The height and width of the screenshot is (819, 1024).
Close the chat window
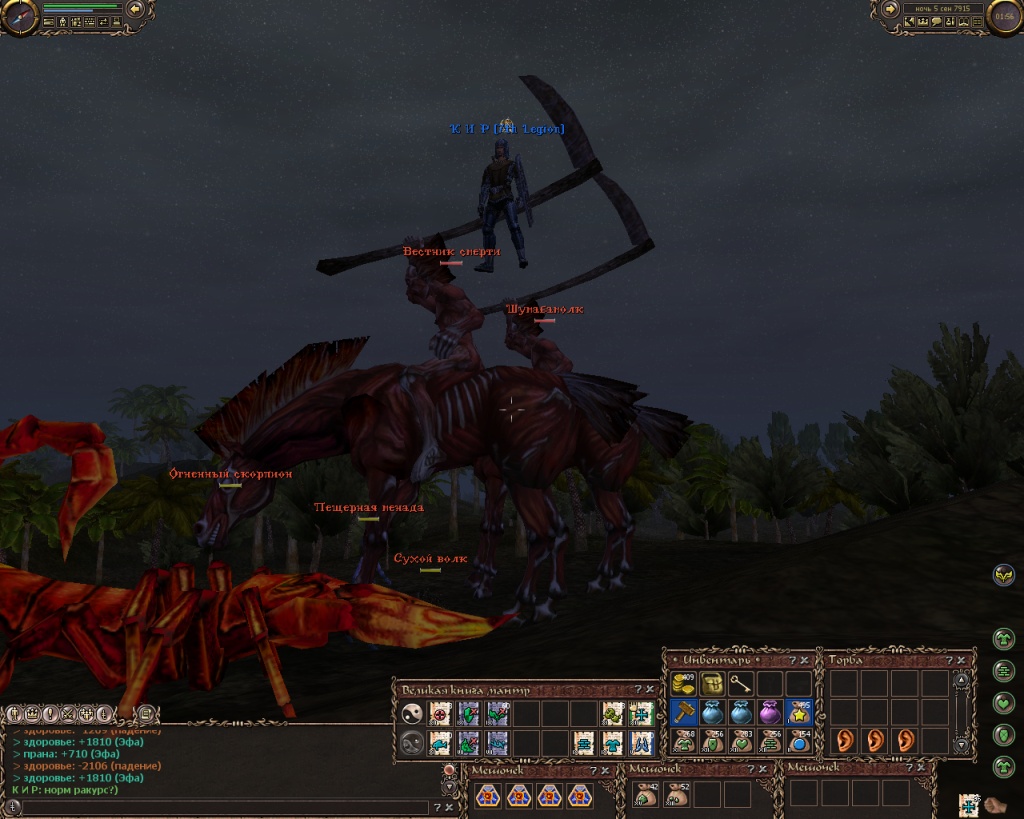point(450,807)
